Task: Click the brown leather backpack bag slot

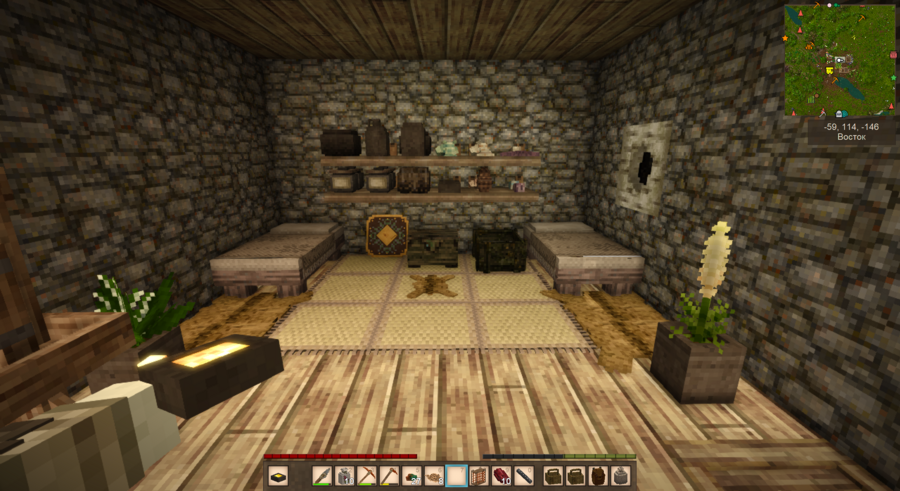Action: tap(598, 476)
